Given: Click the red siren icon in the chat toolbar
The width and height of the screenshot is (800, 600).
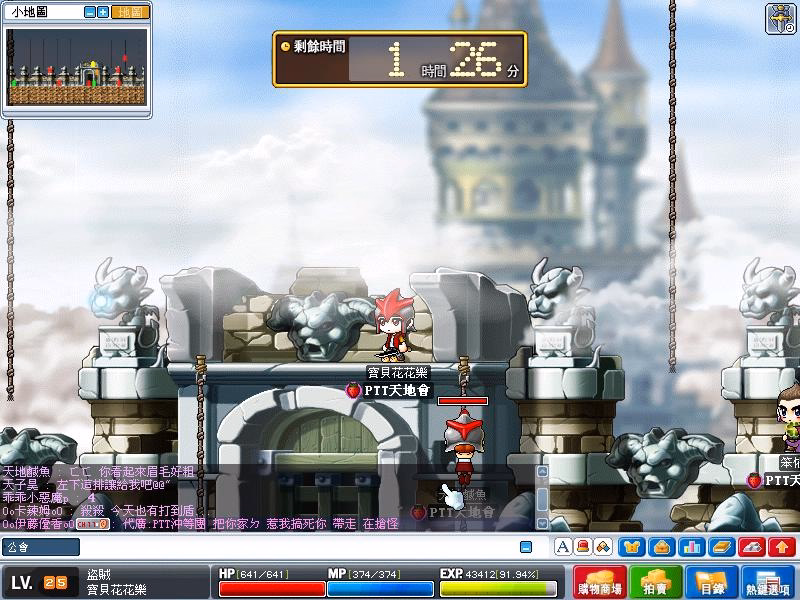Looking at the screenshot, I should click(581, 547).
